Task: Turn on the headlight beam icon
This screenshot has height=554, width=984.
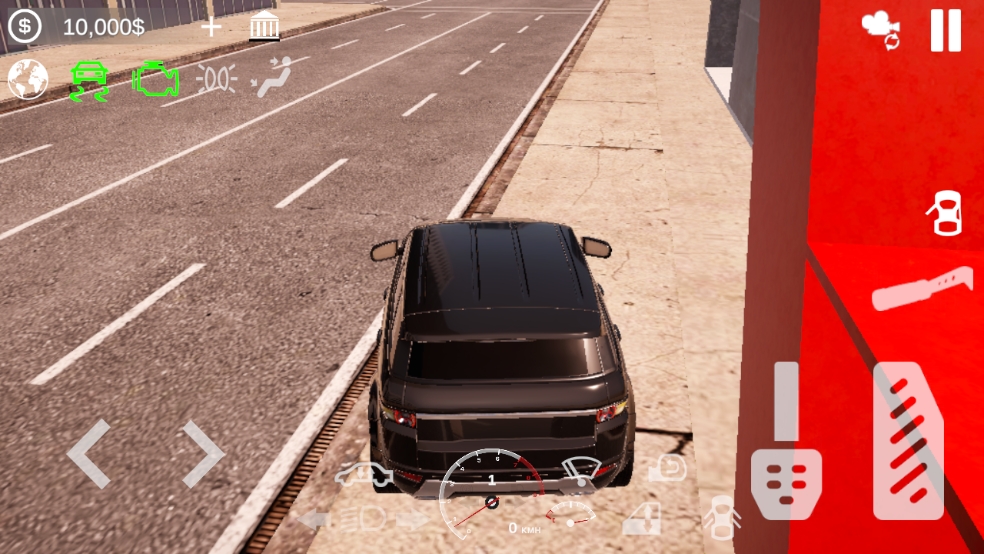Action: (x=362, y=518)
